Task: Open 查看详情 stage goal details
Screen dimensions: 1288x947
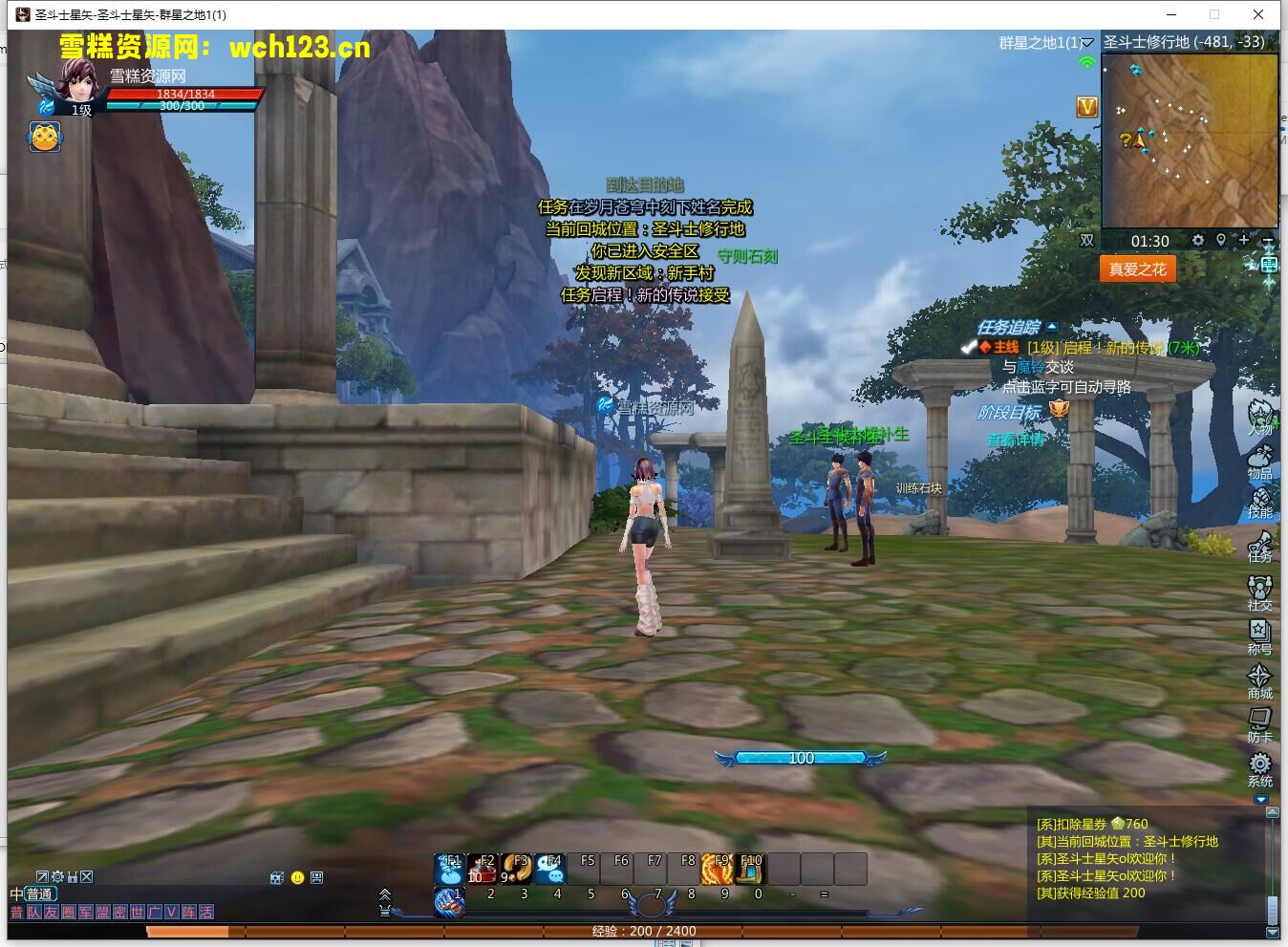Action: [x=1015, y=440]
